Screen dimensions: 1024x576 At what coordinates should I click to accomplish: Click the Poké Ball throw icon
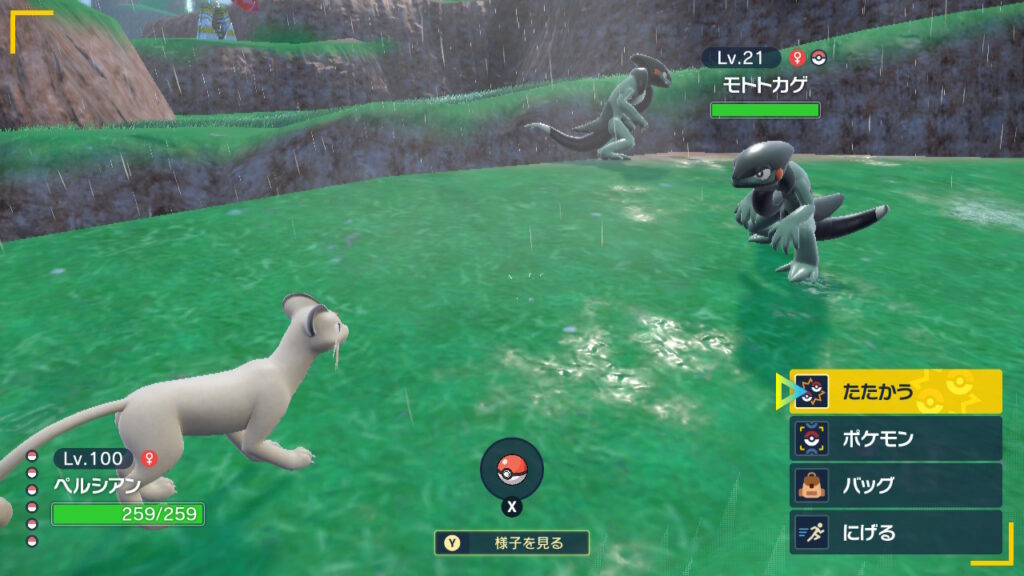(x=512, y=469)
